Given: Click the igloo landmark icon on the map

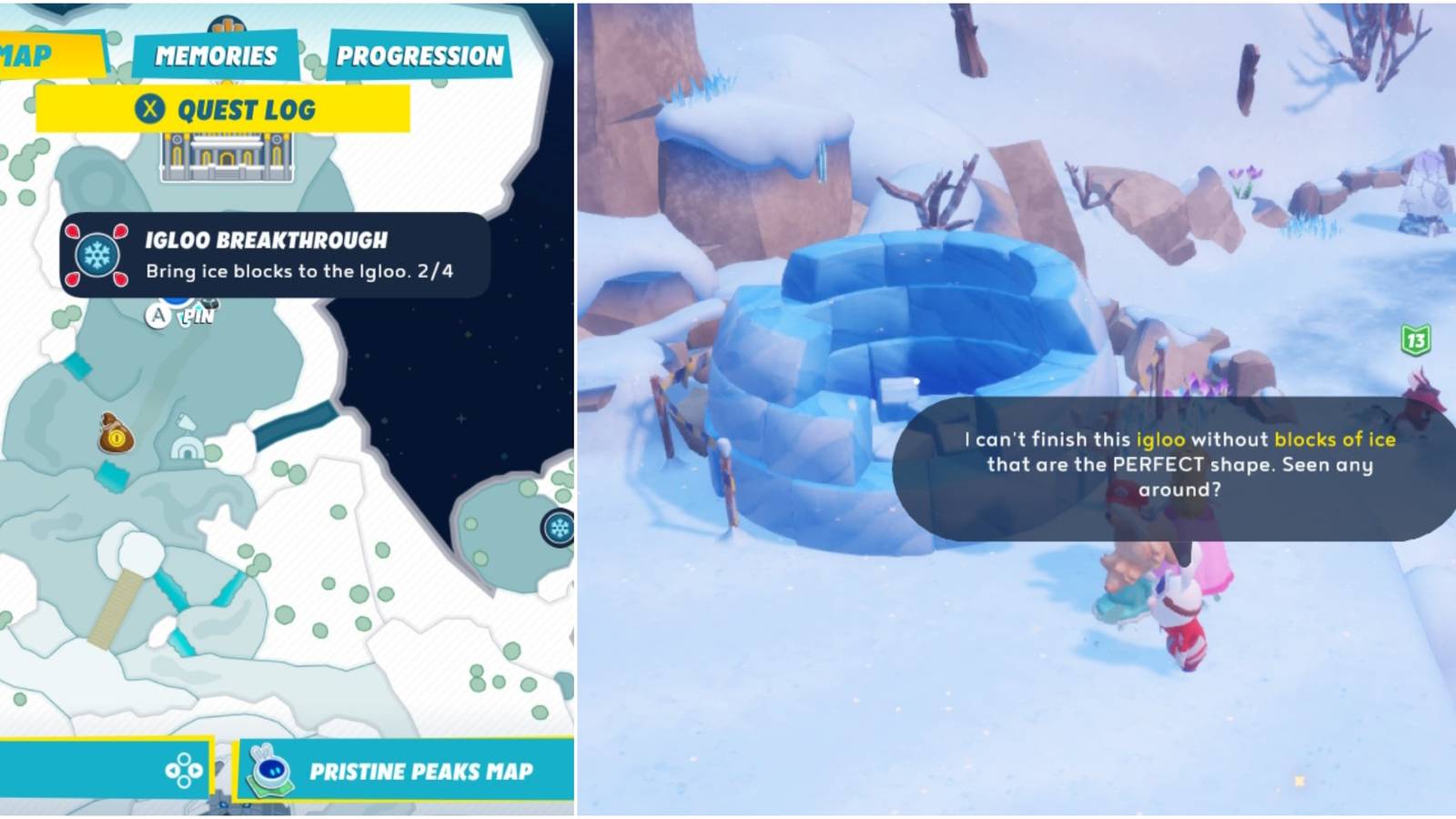Looking at the screenshot, I should [x=187, y=446].
